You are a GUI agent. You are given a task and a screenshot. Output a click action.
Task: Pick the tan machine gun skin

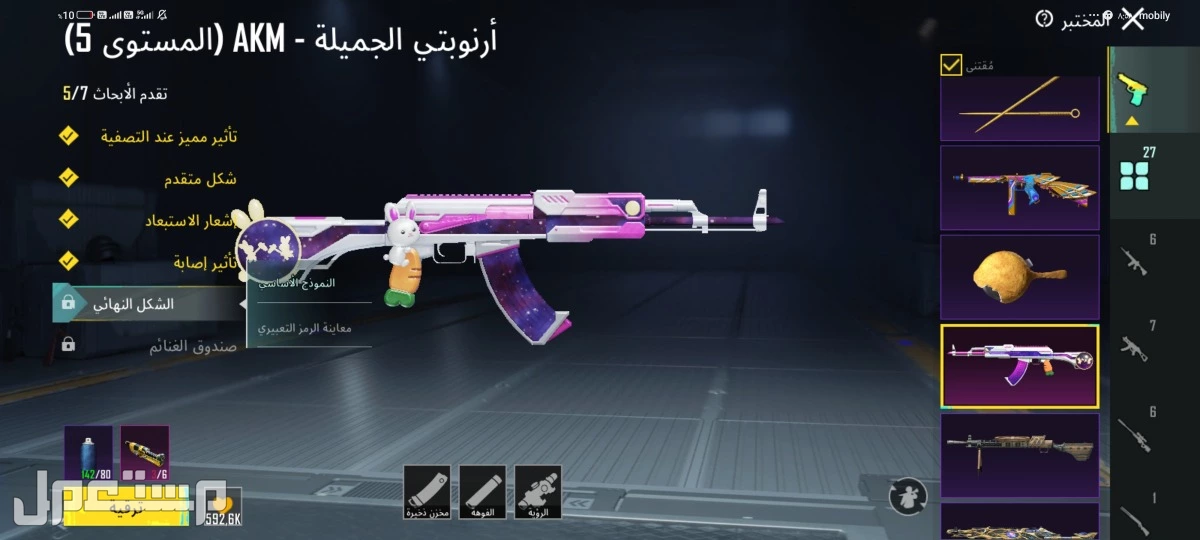pyautogui.click(x=1019, y=454)
